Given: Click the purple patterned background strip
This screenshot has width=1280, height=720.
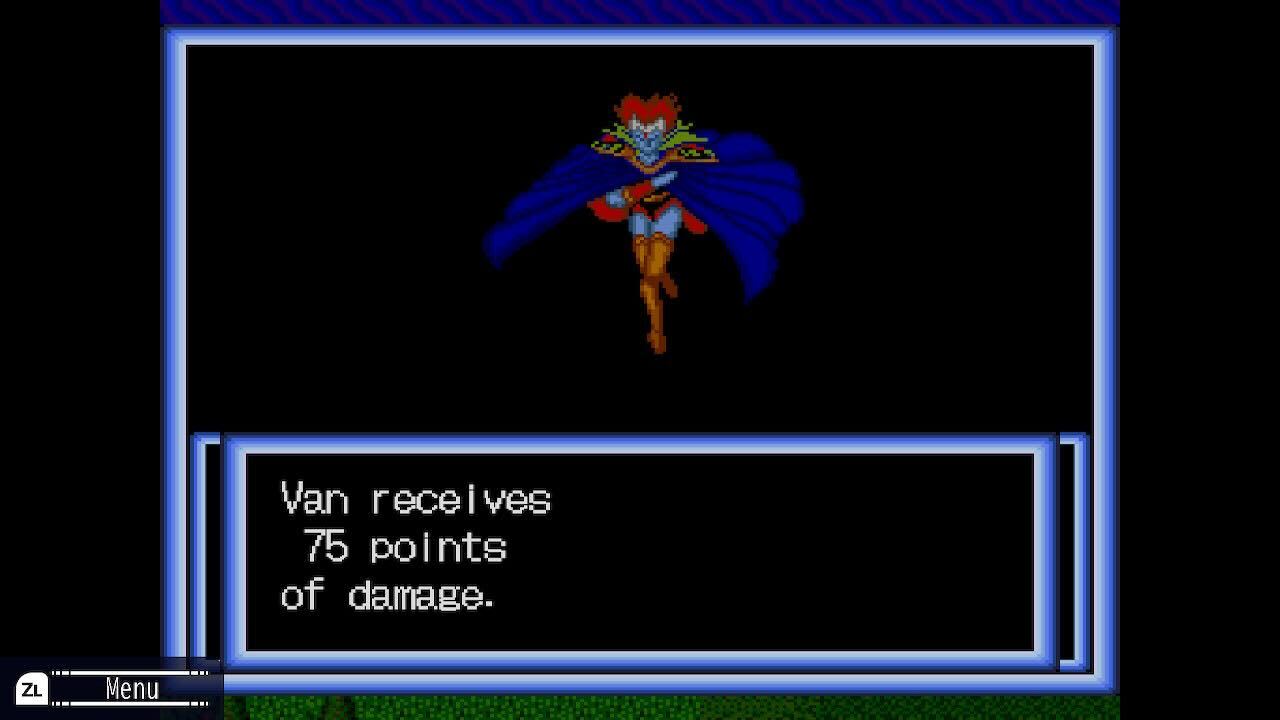Looking at the screenshot, I should pos(640,12).
